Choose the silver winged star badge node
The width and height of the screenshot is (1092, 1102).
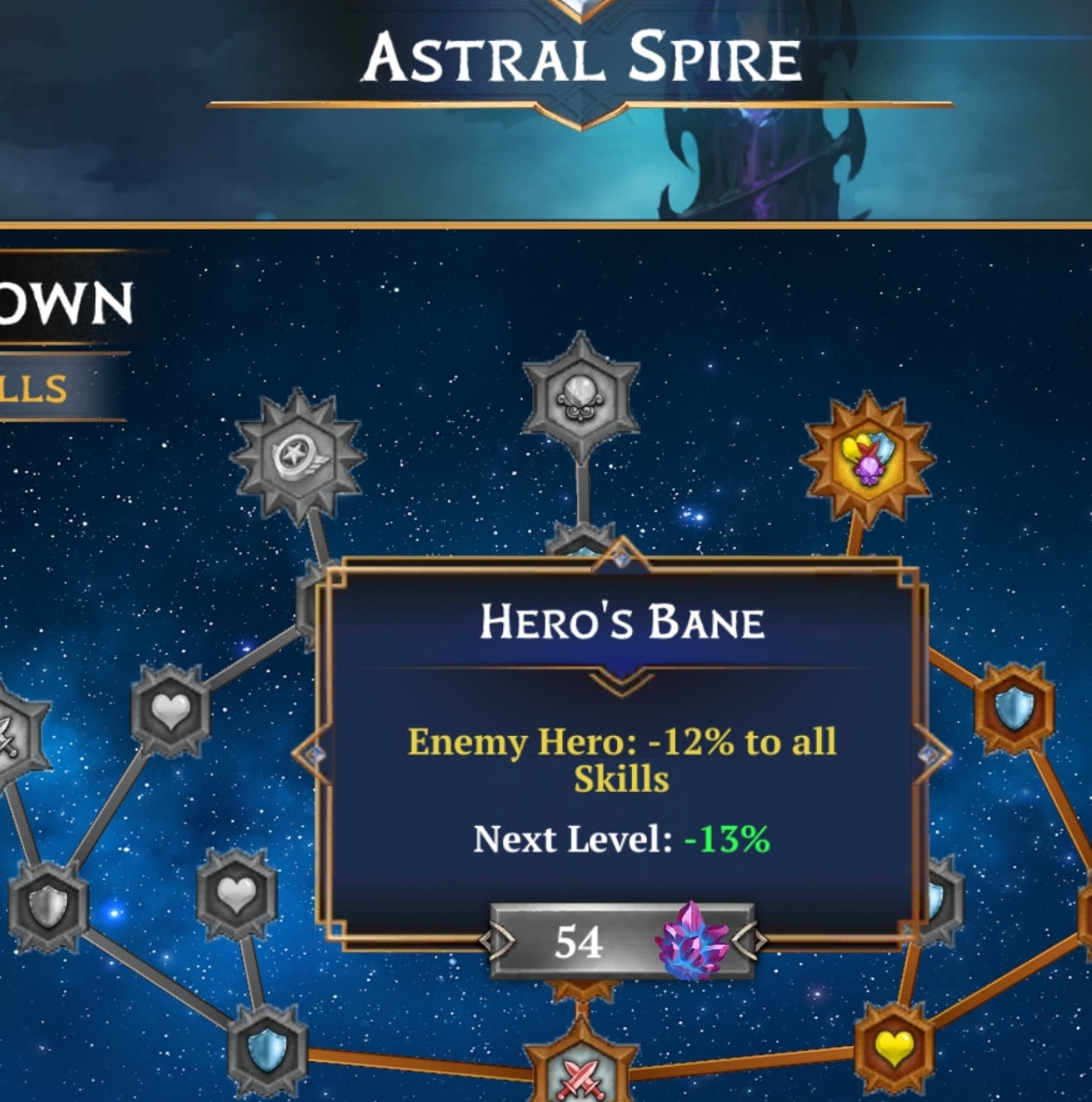[297, 457]
